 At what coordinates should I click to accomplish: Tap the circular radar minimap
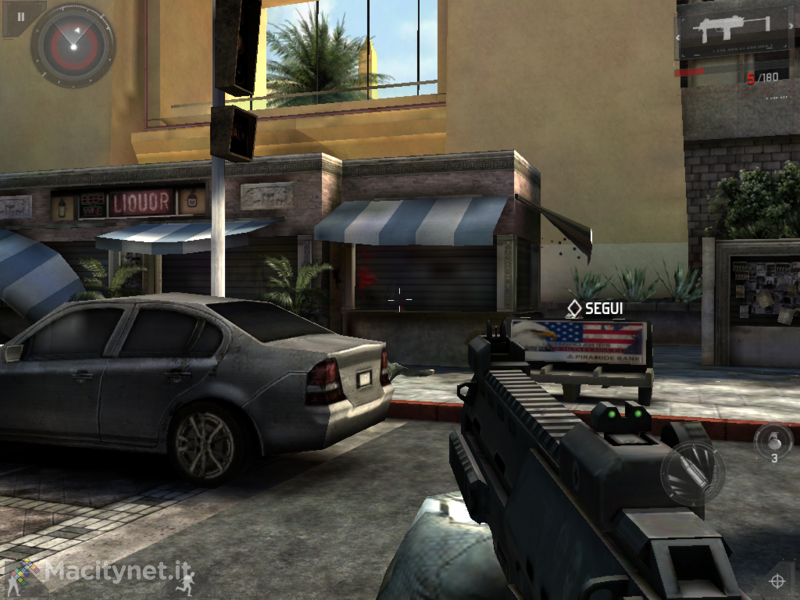point(72,45)
